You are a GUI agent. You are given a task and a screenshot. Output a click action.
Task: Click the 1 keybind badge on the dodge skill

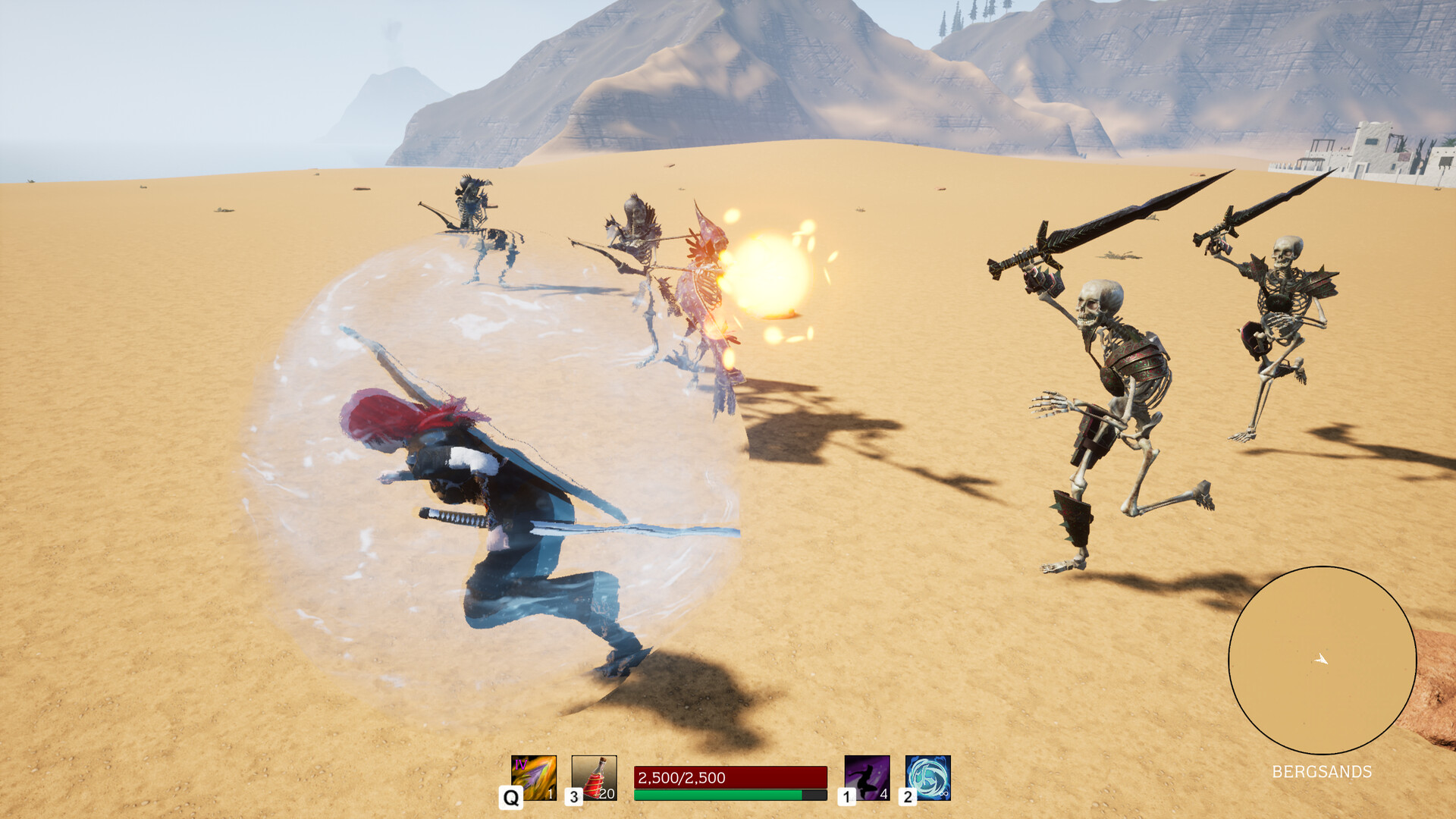pyautogui.click(x=846, y=797)
